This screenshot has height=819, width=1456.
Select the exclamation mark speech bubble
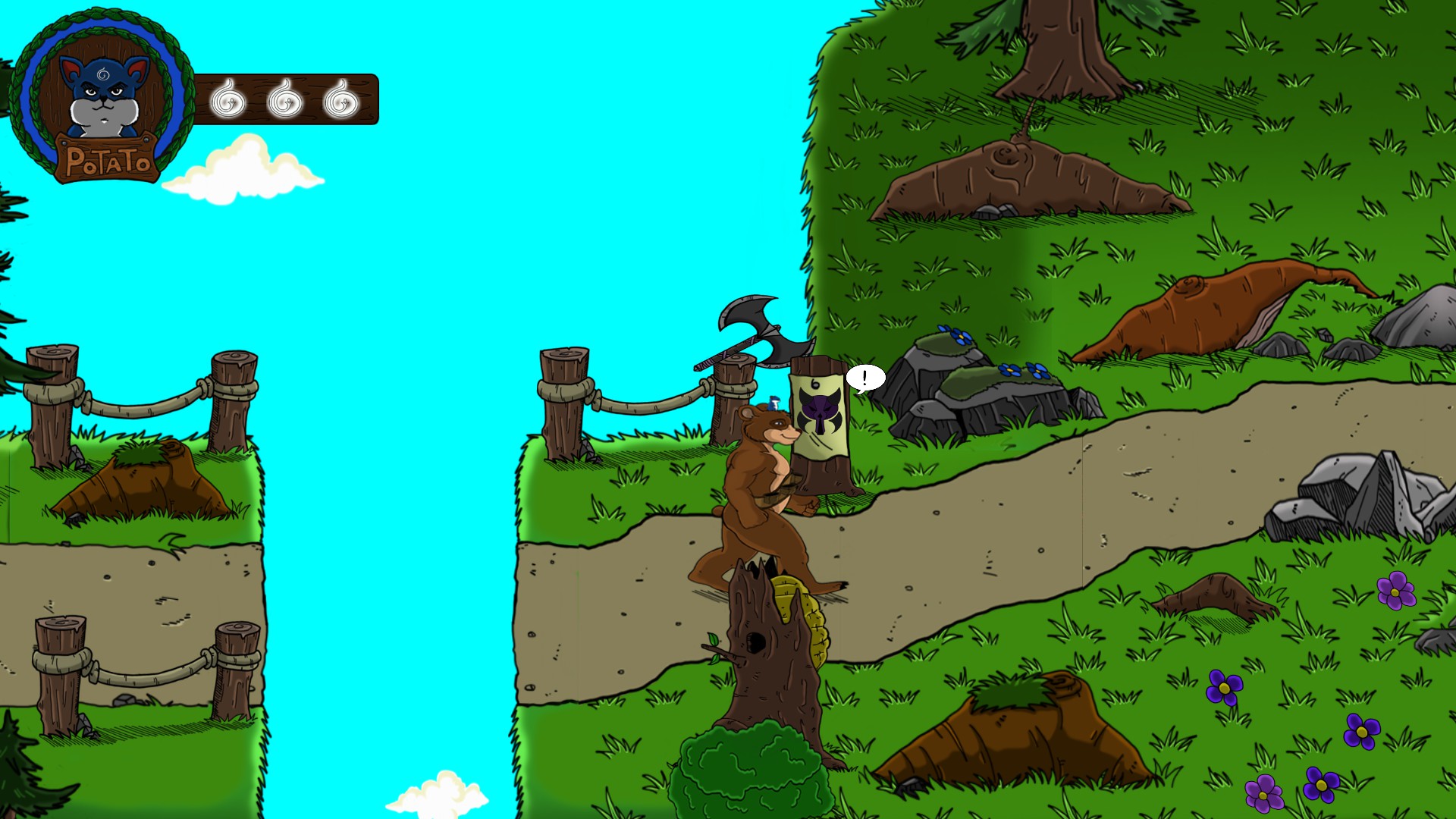click(x=865, y=378)
